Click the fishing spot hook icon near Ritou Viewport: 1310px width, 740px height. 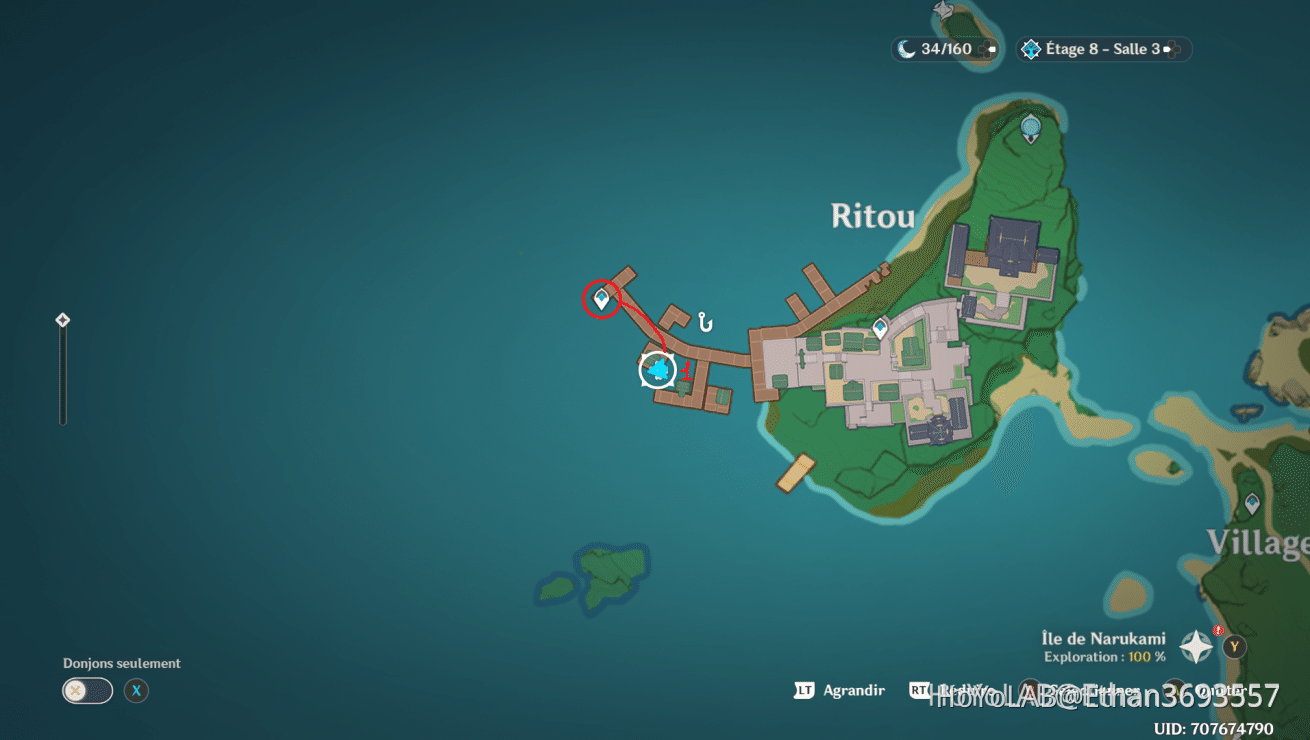[x=704, y=323]
